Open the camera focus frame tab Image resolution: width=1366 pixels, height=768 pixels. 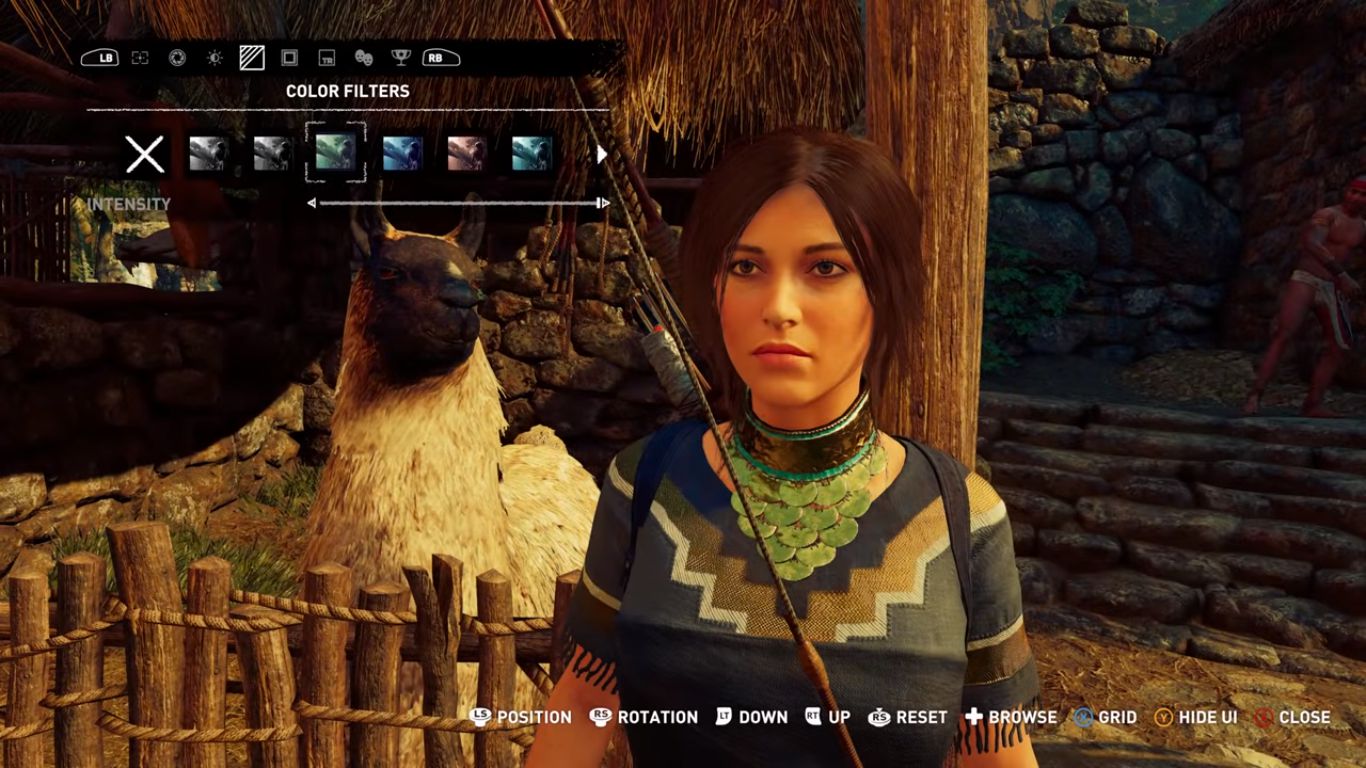tap(140, 58)
